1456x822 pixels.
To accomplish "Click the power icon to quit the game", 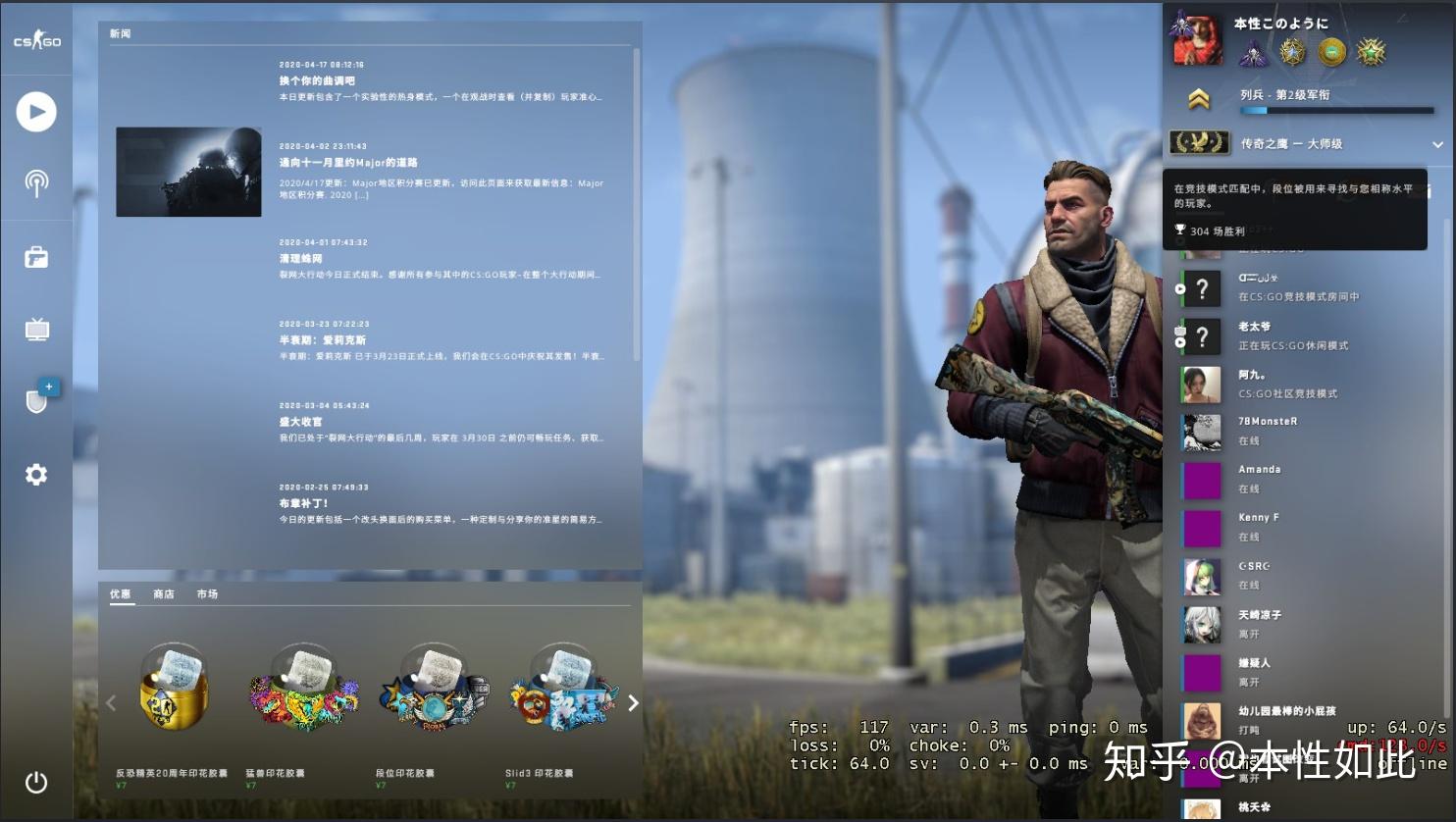I will (x=36, y=783).
